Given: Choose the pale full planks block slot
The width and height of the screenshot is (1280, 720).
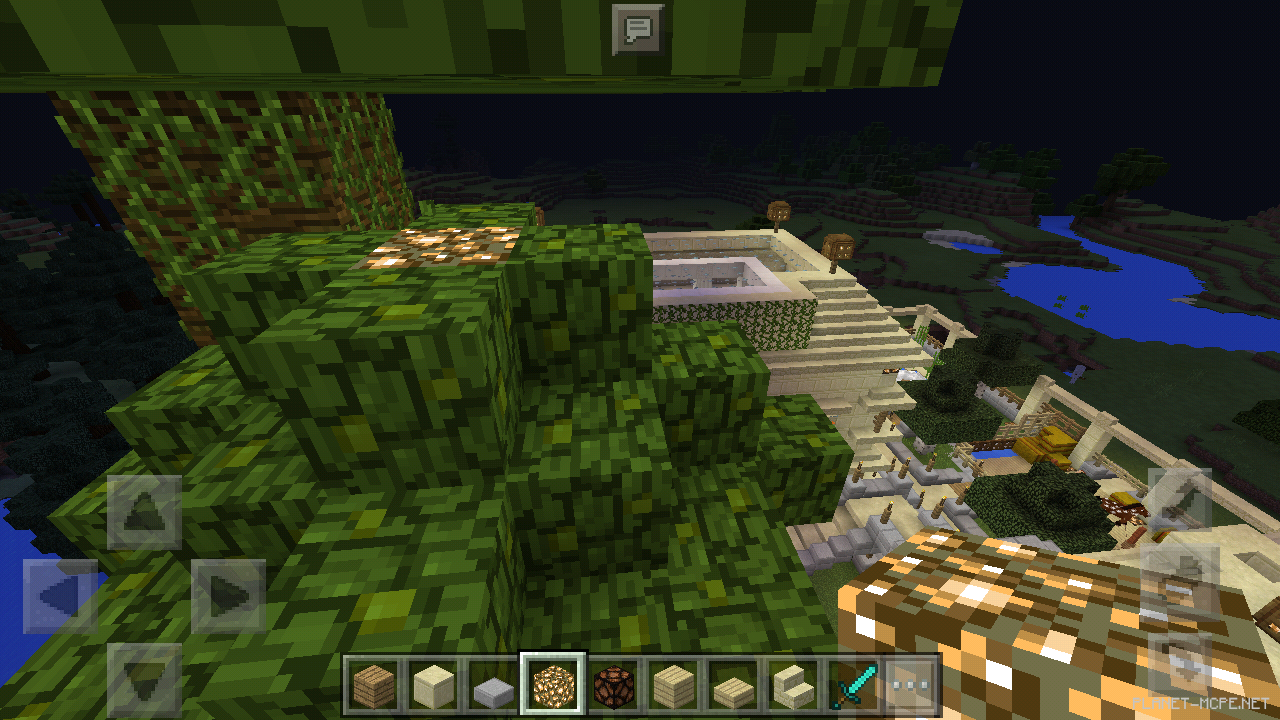Looking at the screenshot, I should tap(670, 685).
